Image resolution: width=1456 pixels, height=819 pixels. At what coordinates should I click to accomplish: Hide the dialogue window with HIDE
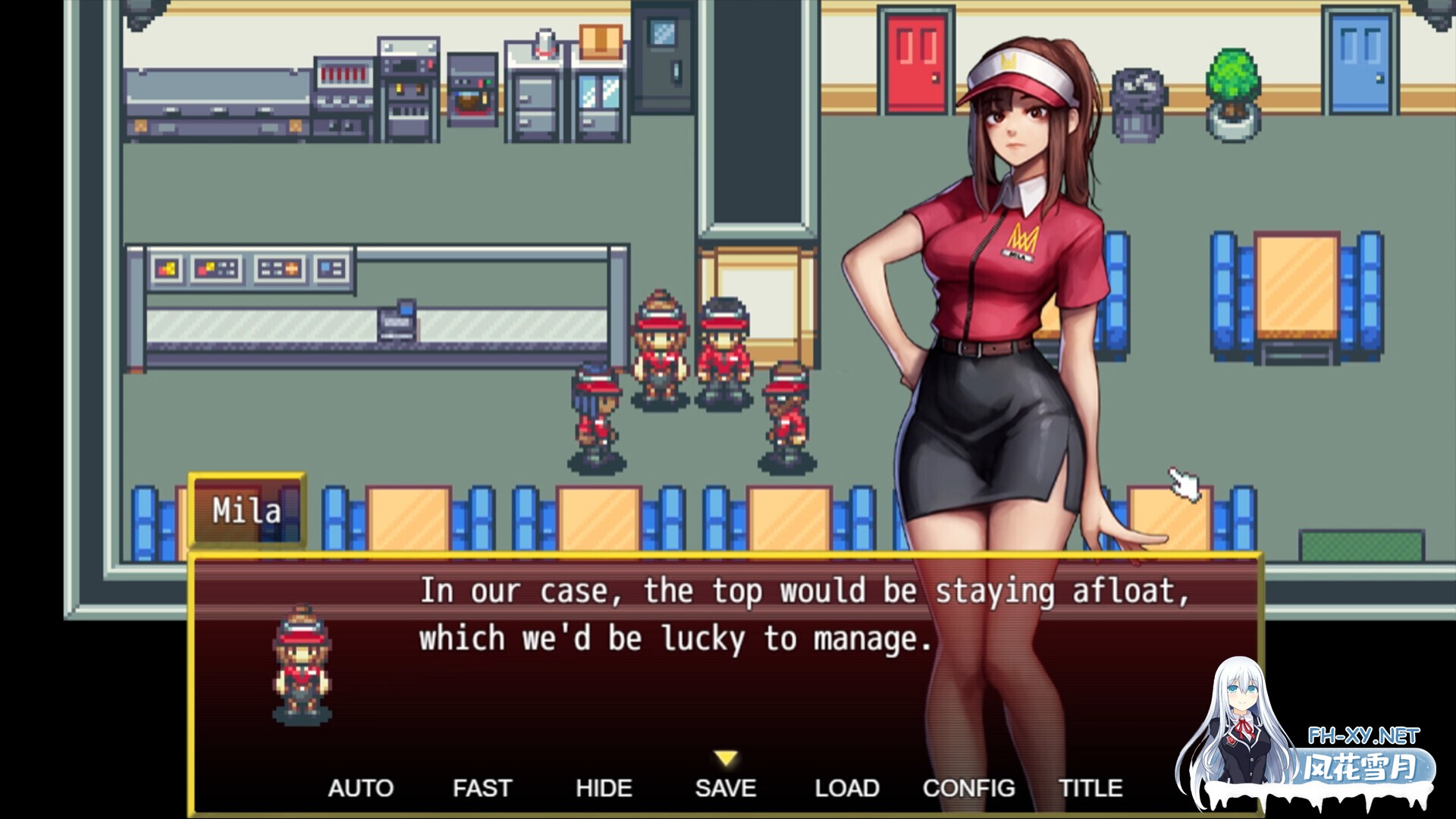tap(603, 788)
